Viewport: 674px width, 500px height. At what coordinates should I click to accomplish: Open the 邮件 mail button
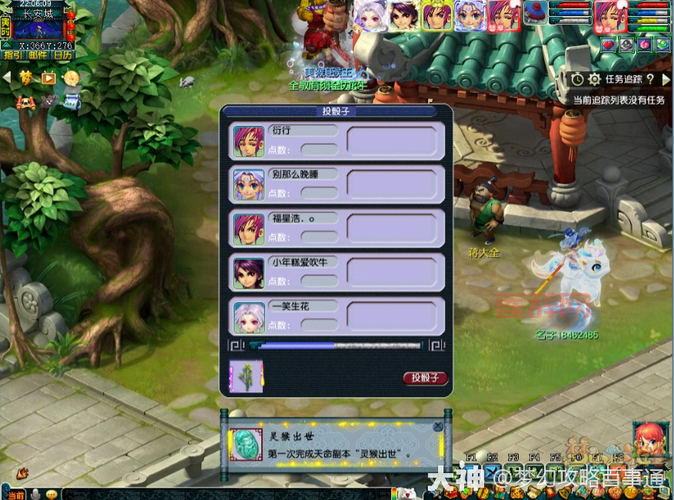click(x=36, y=55)
